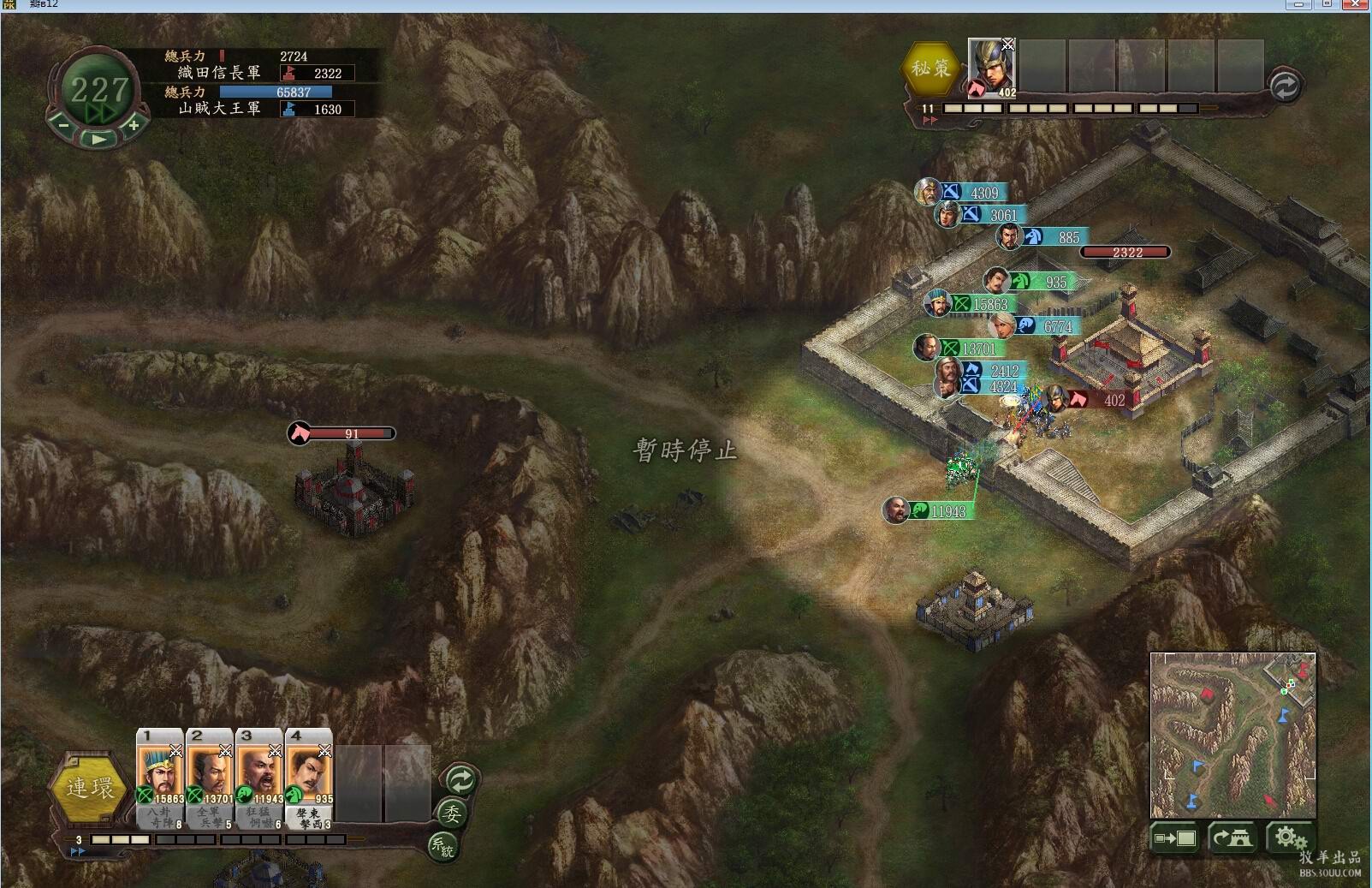Increase battle speed with the plus button
This screenshot has height=888, width=1372.
pyautogui.click(x=134, y=125)
